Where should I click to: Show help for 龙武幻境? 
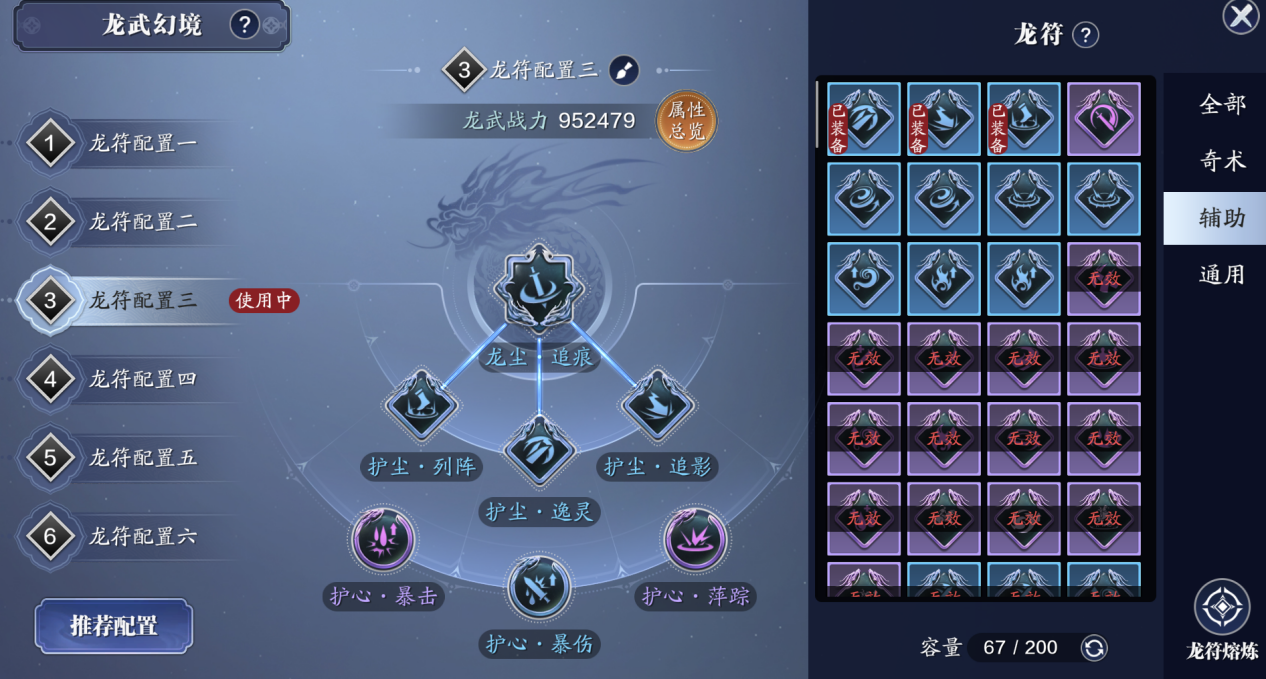[244, 24]
